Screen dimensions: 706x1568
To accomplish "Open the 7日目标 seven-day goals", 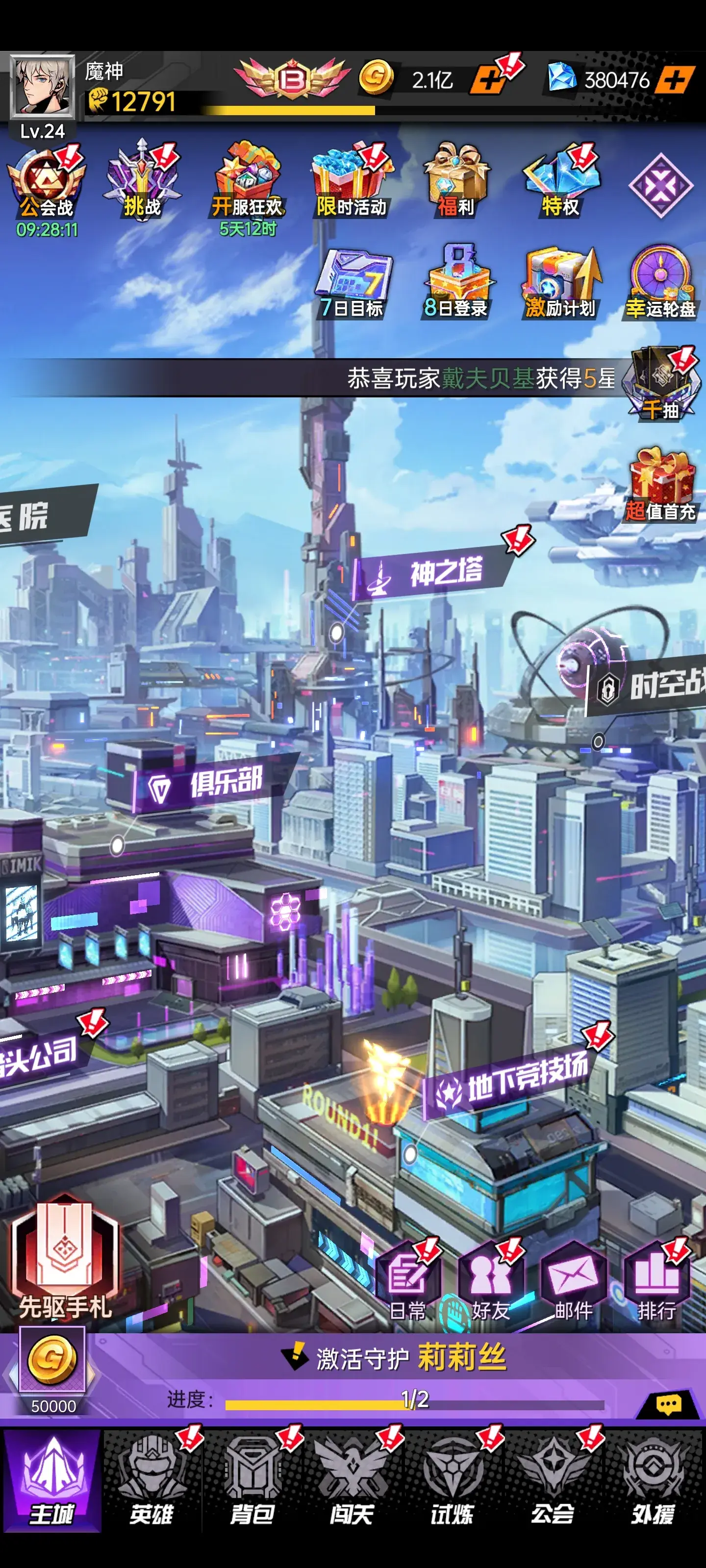I will (x=353, y=284).
